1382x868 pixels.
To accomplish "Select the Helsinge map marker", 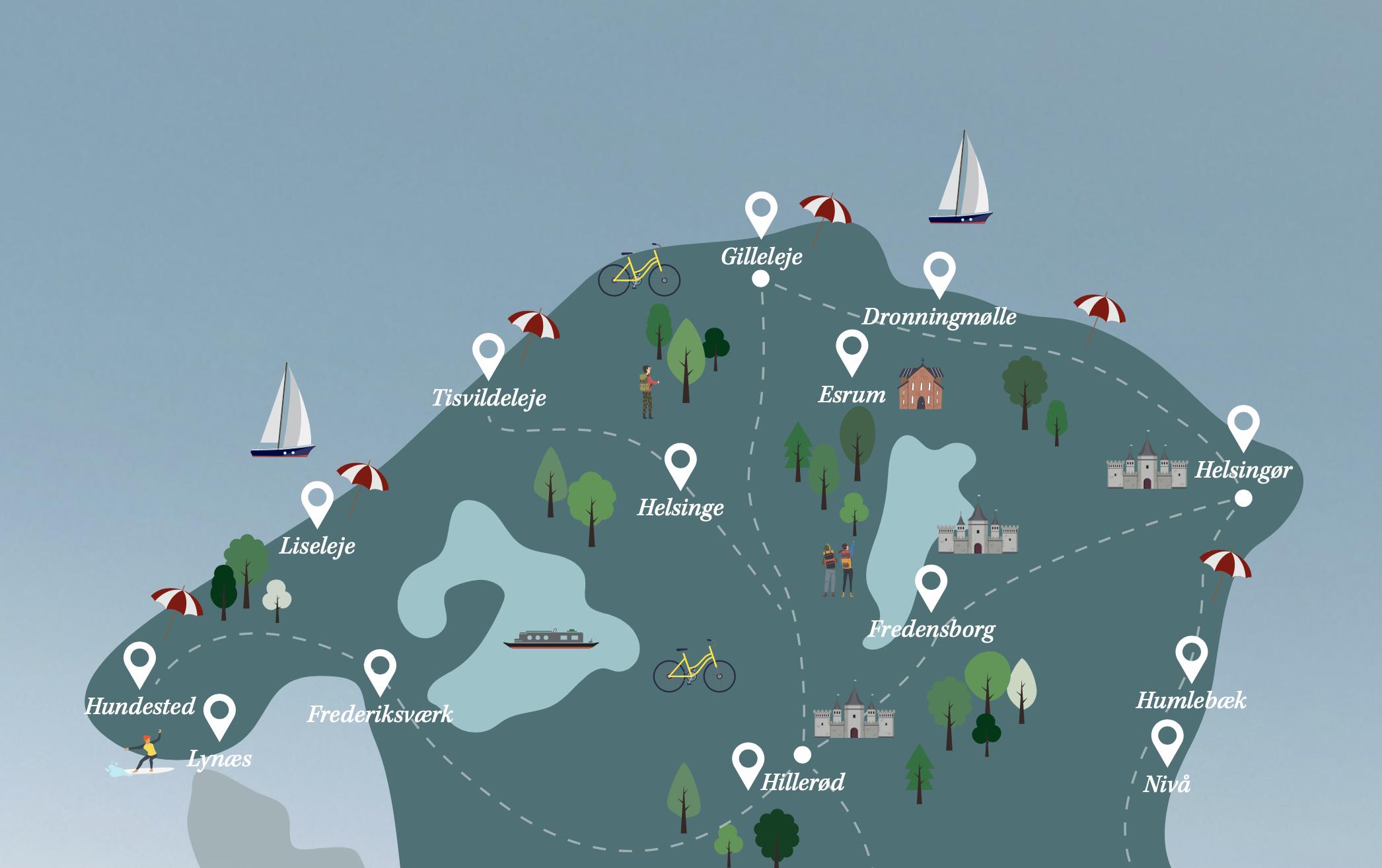I will [680, 461].
